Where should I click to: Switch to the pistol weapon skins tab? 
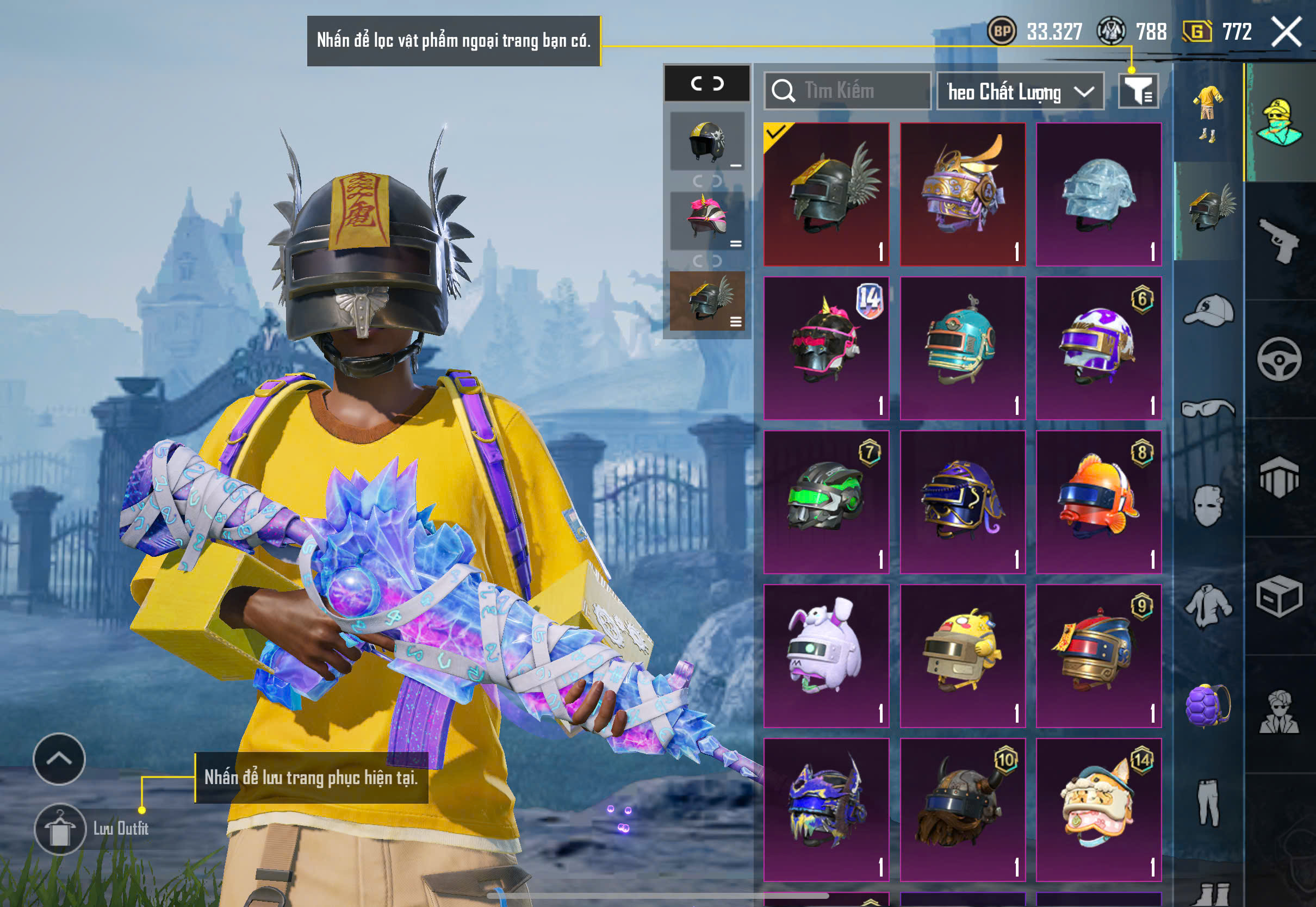(1279, 241)
